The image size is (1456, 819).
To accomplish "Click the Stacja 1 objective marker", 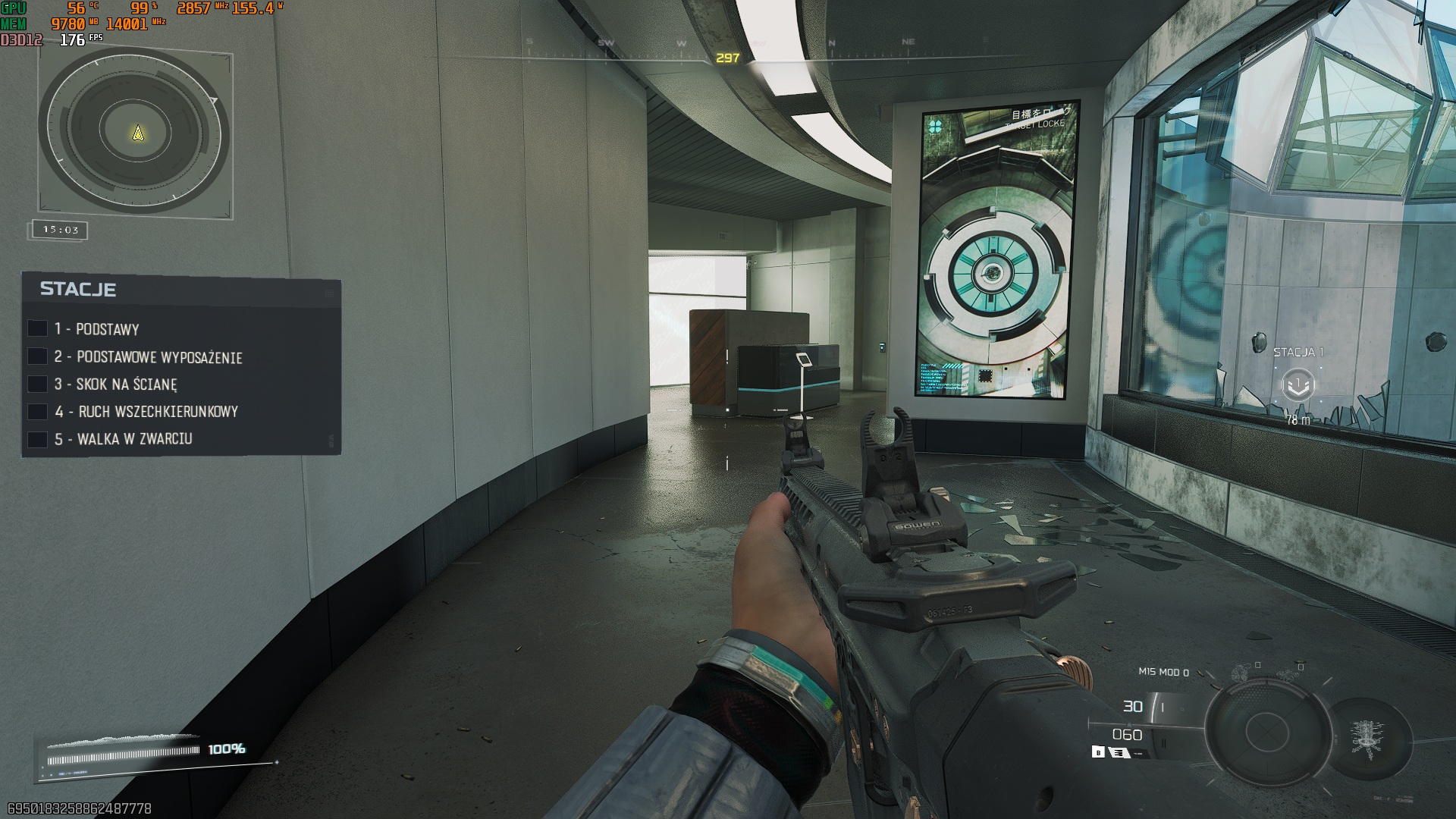I will coord(1298,384).
